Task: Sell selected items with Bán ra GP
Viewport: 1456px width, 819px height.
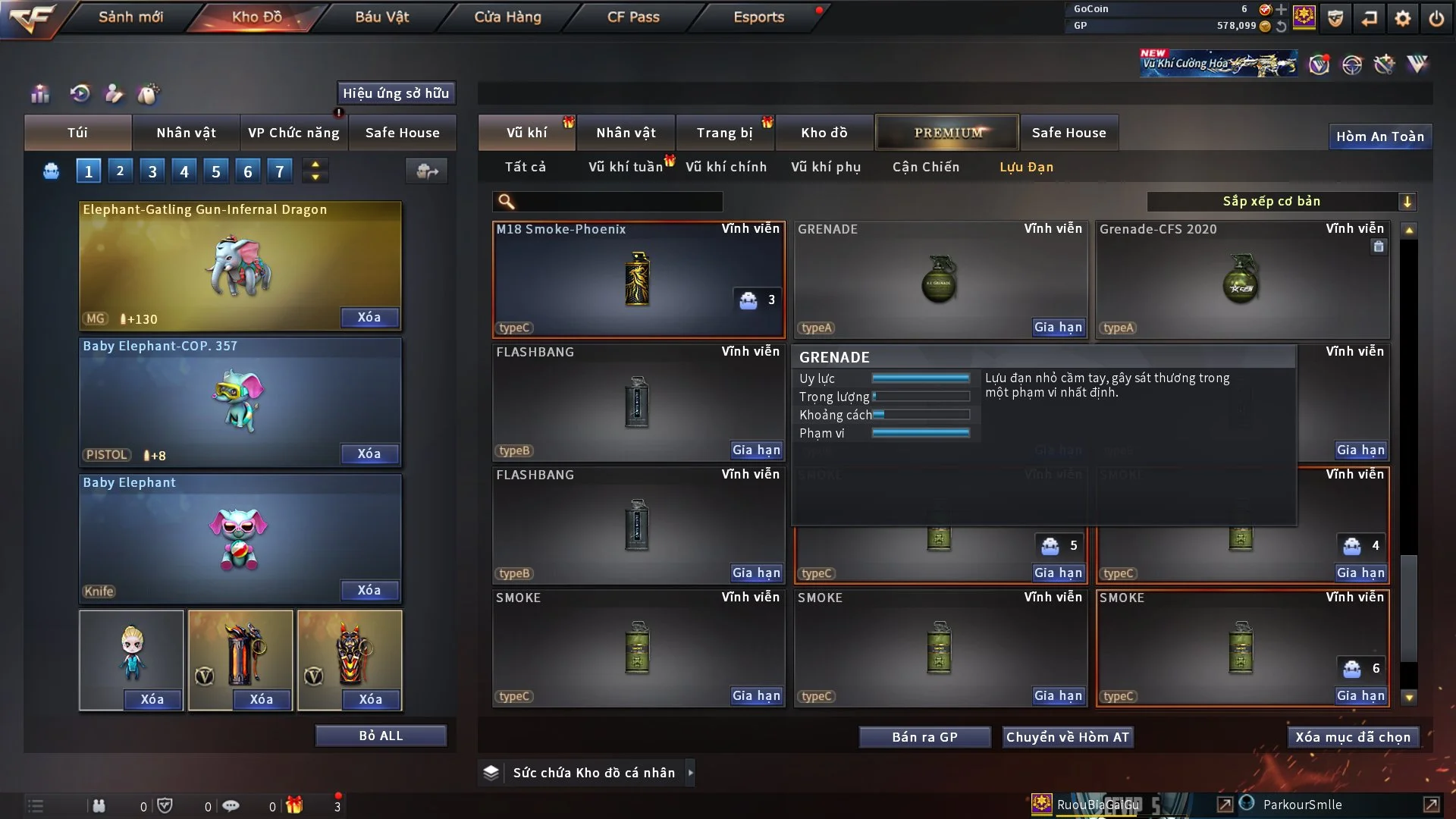Action: point(924,737)
